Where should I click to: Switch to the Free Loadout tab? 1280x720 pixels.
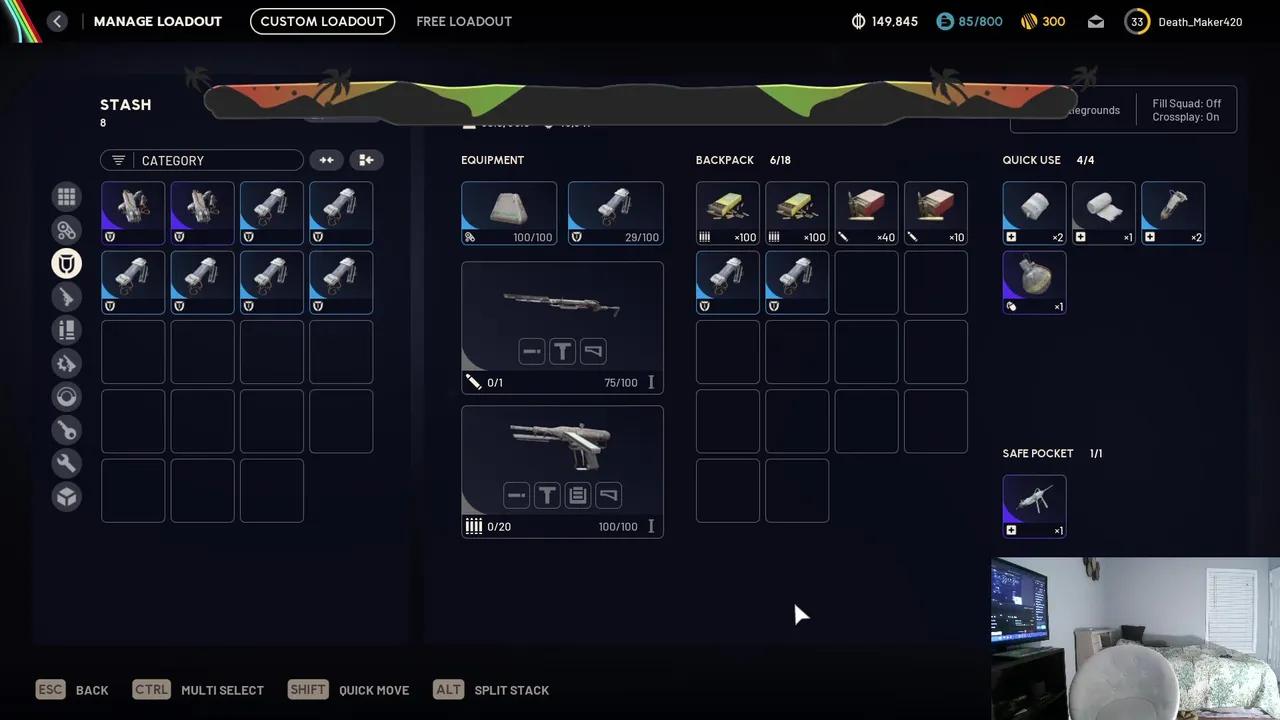[464, 21]
